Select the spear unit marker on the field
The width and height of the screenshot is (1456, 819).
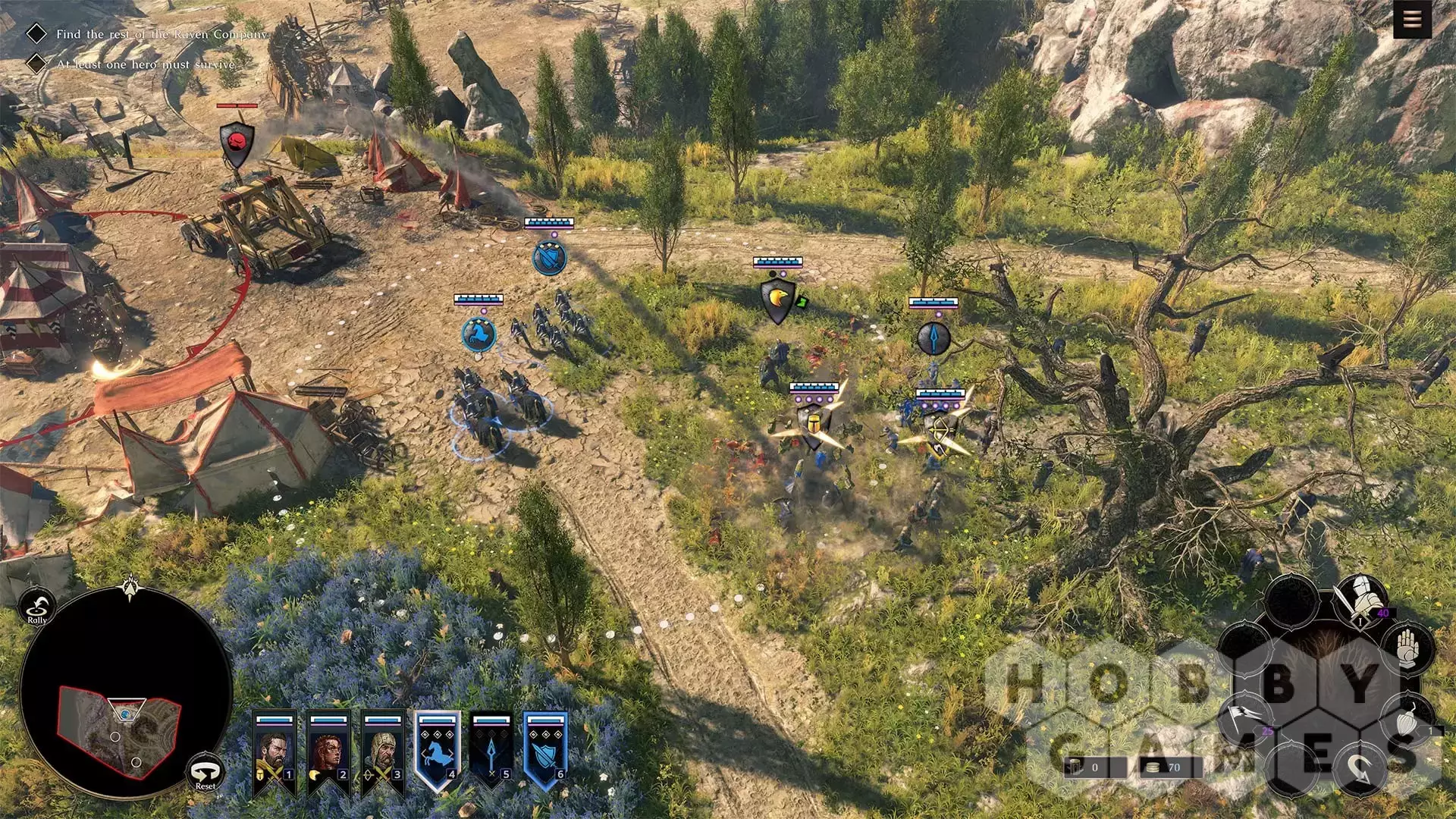(934, 338)
